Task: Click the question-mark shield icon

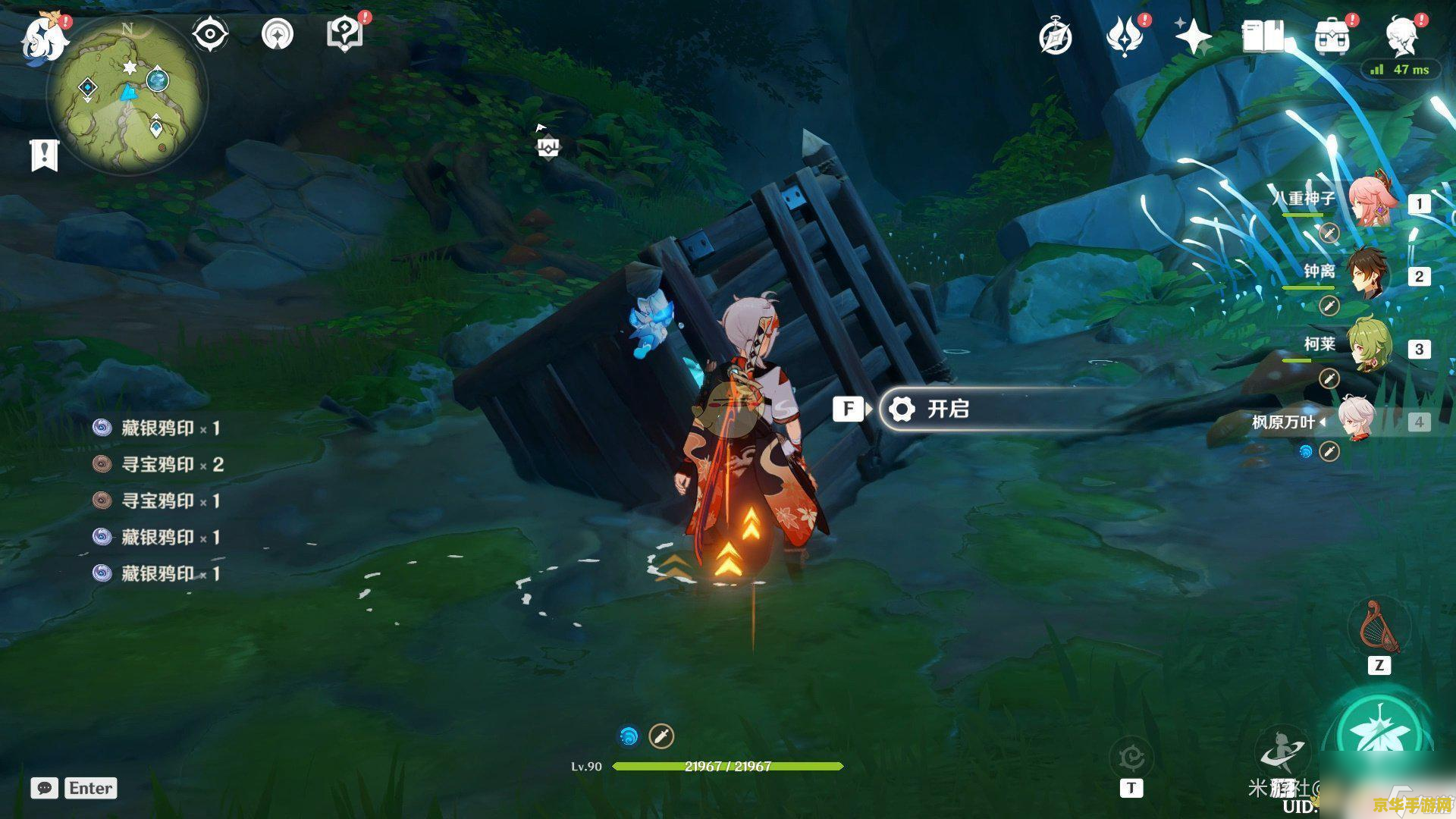Action: tap(344, 34)
